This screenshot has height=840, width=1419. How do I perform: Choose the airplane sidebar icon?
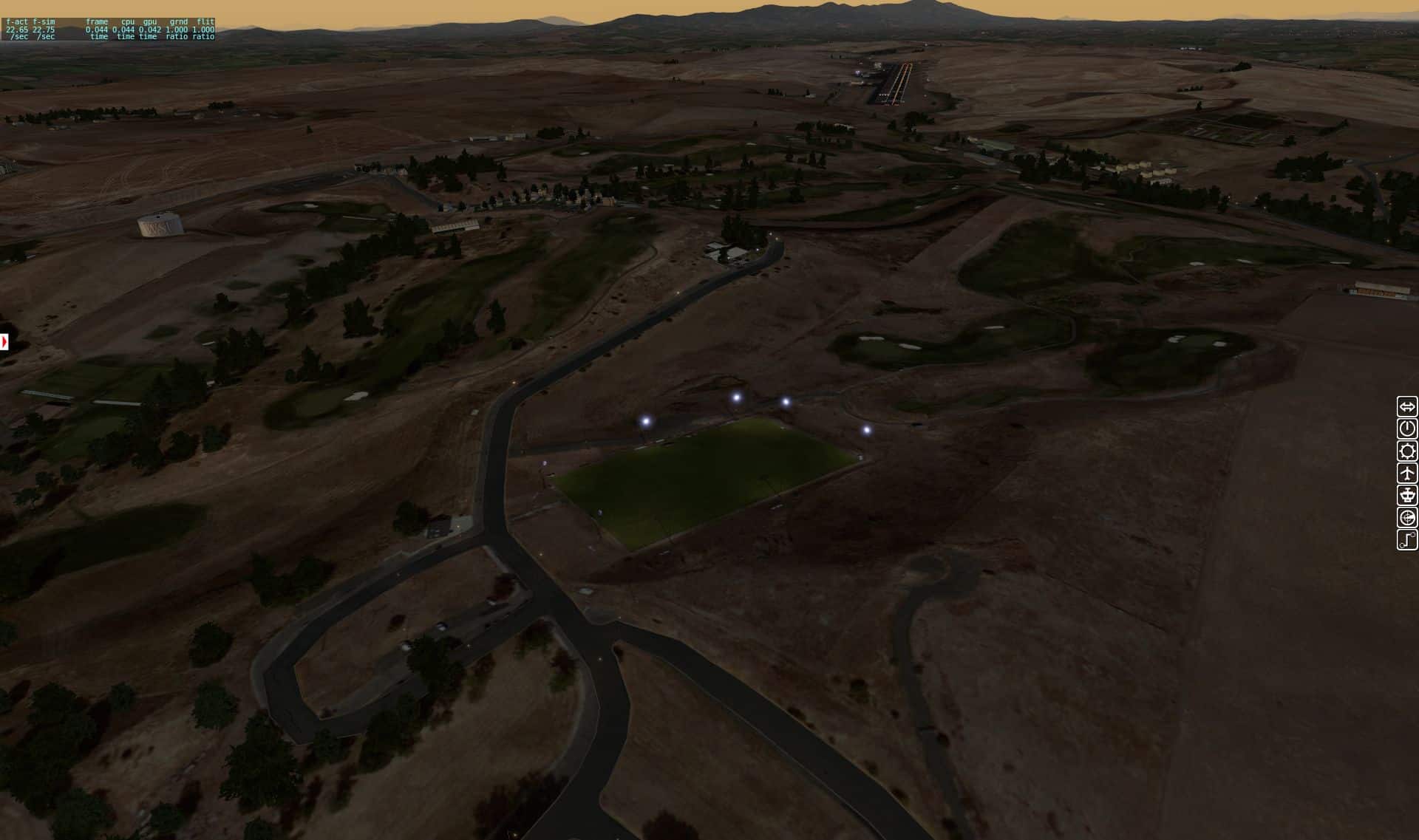pyautogui.click(x=1407, y=473)
